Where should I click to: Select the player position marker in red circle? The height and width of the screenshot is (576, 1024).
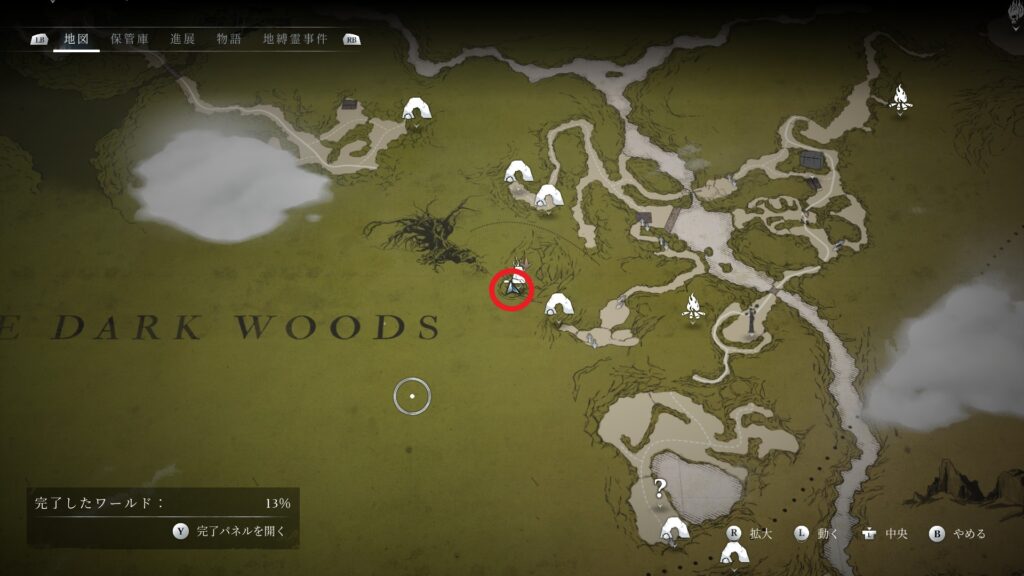[512, 289]
